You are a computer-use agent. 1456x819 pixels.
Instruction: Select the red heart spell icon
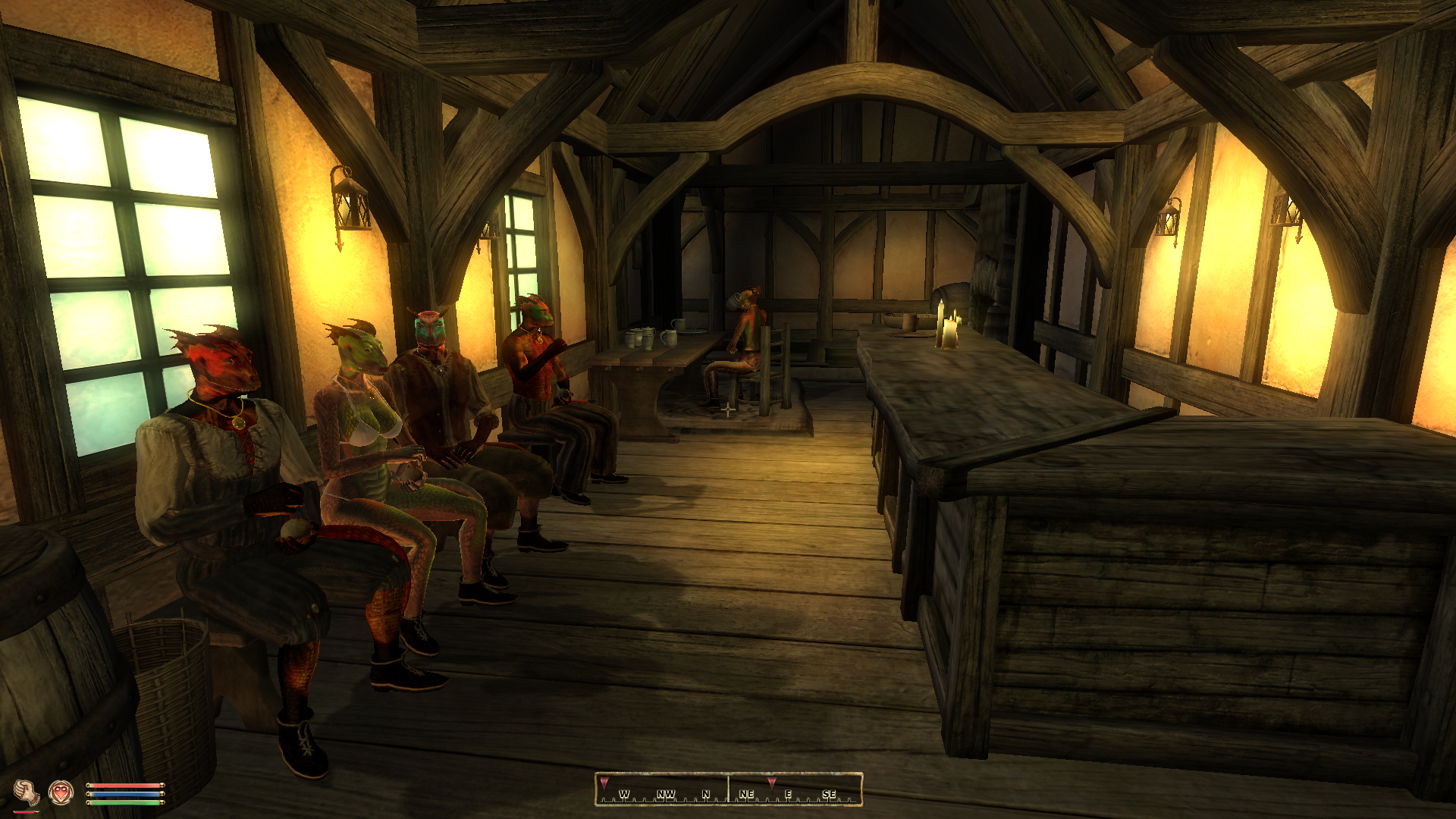61,793
